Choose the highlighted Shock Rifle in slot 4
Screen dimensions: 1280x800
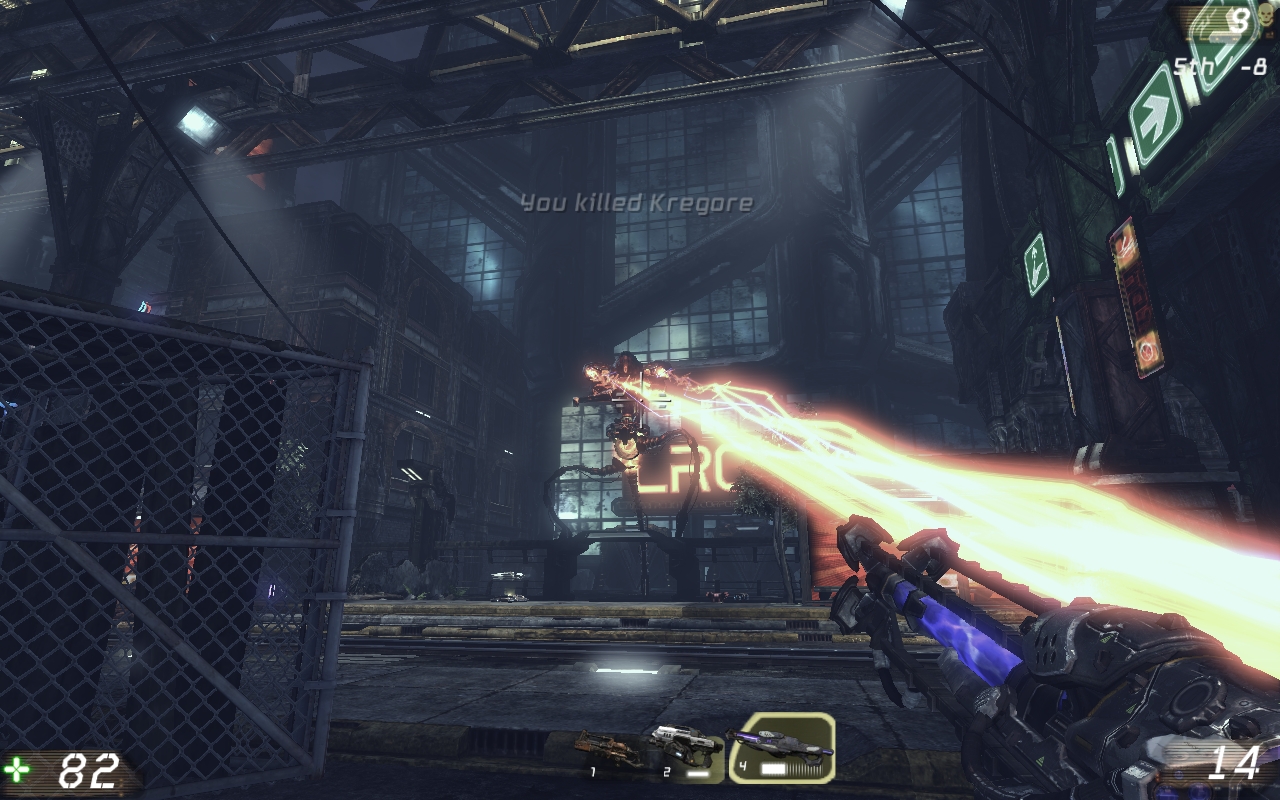point(780,748)
